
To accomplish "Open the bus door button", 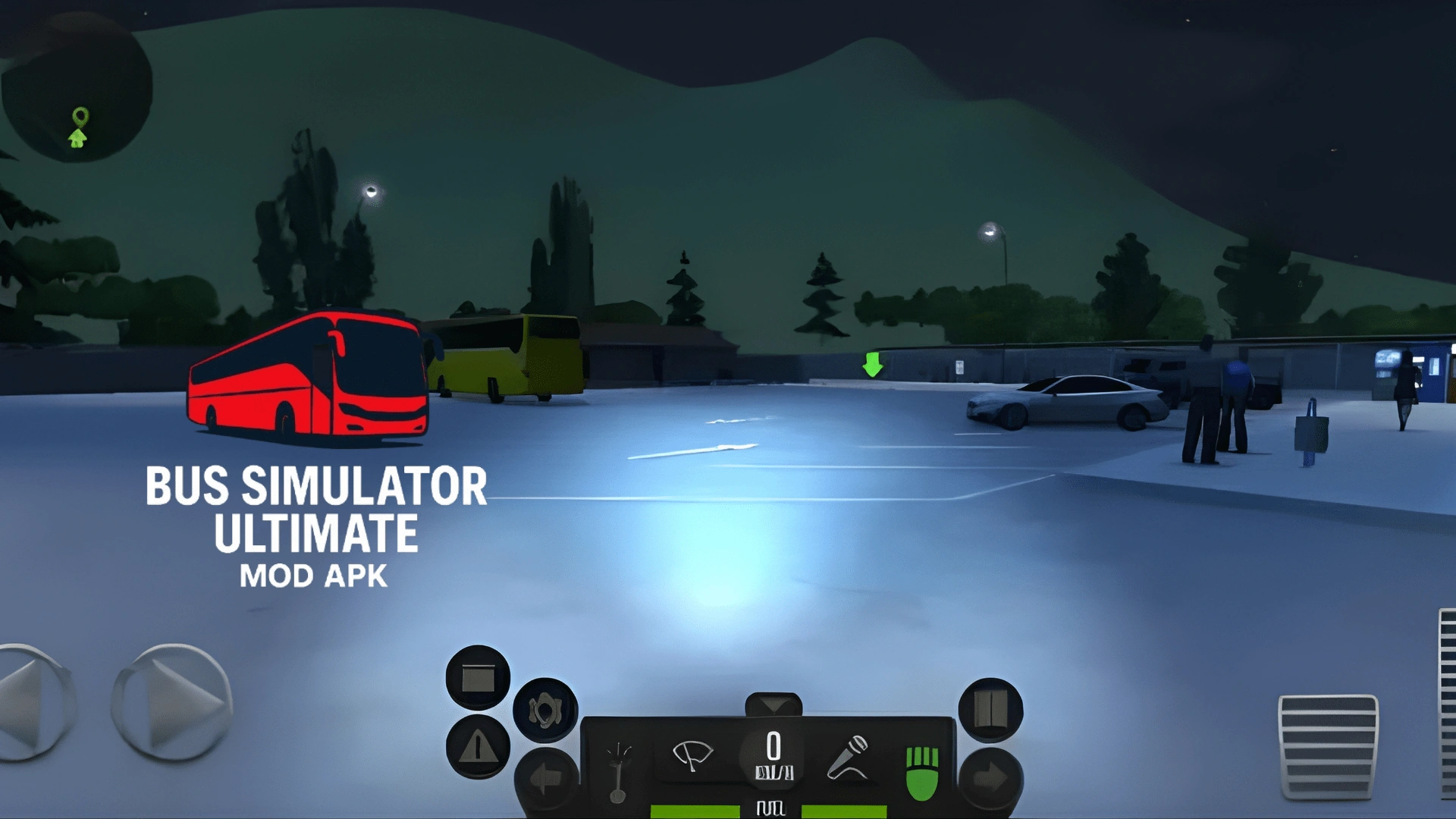I will coord(990,710).
